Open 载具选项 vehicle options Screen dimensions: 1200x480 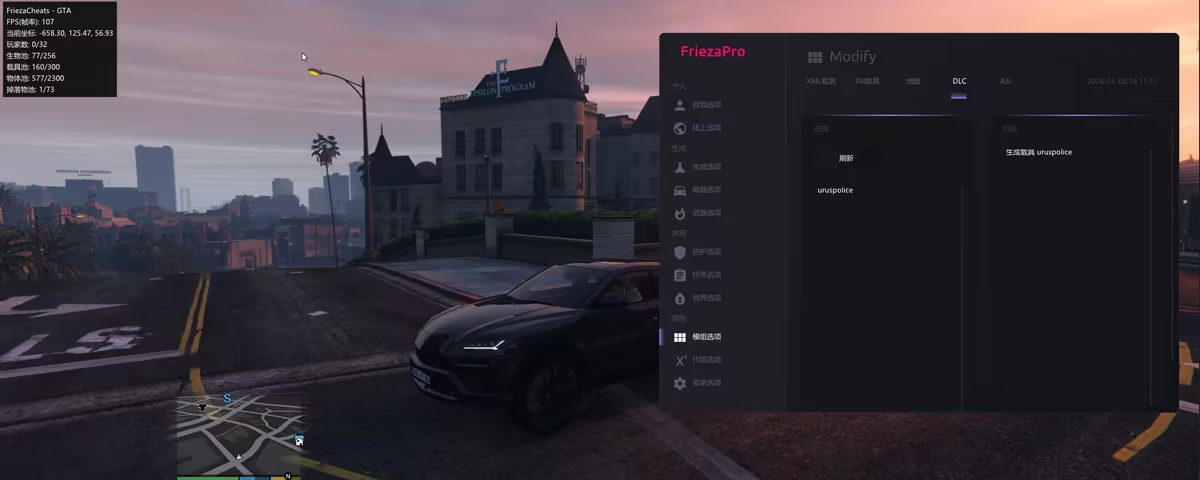pos(706,190)
